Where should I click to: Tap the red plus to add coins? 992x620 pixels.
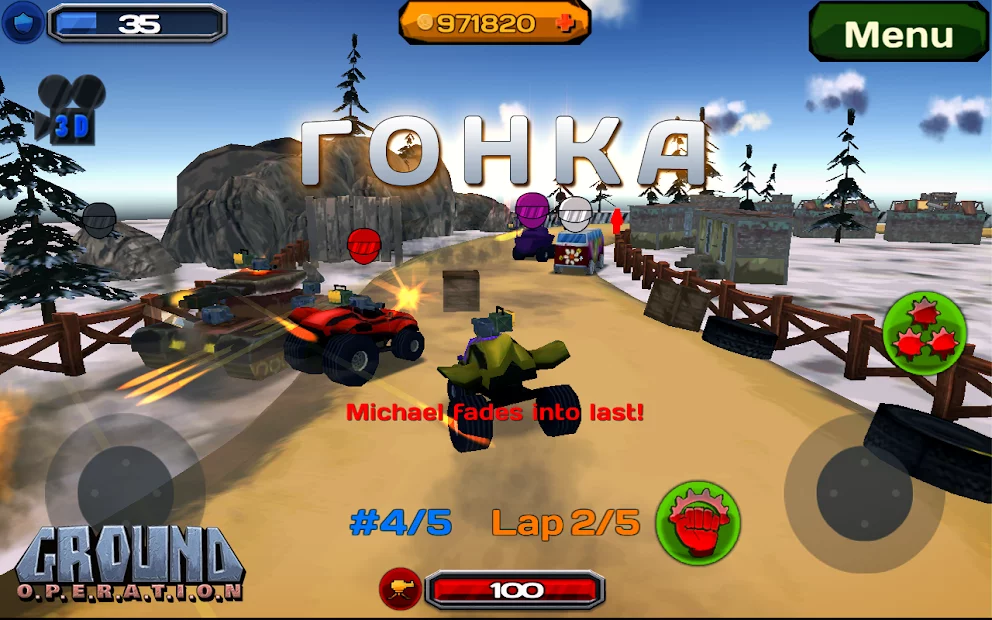coord(567,24)
